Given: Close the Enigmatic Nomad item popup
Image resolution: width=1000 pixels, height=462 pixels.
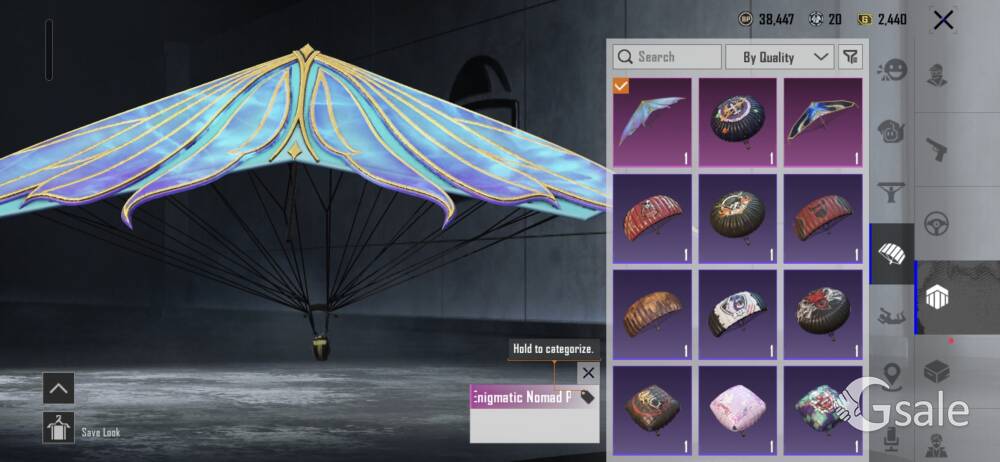Looking at the screenshot, I should point(588,373).
